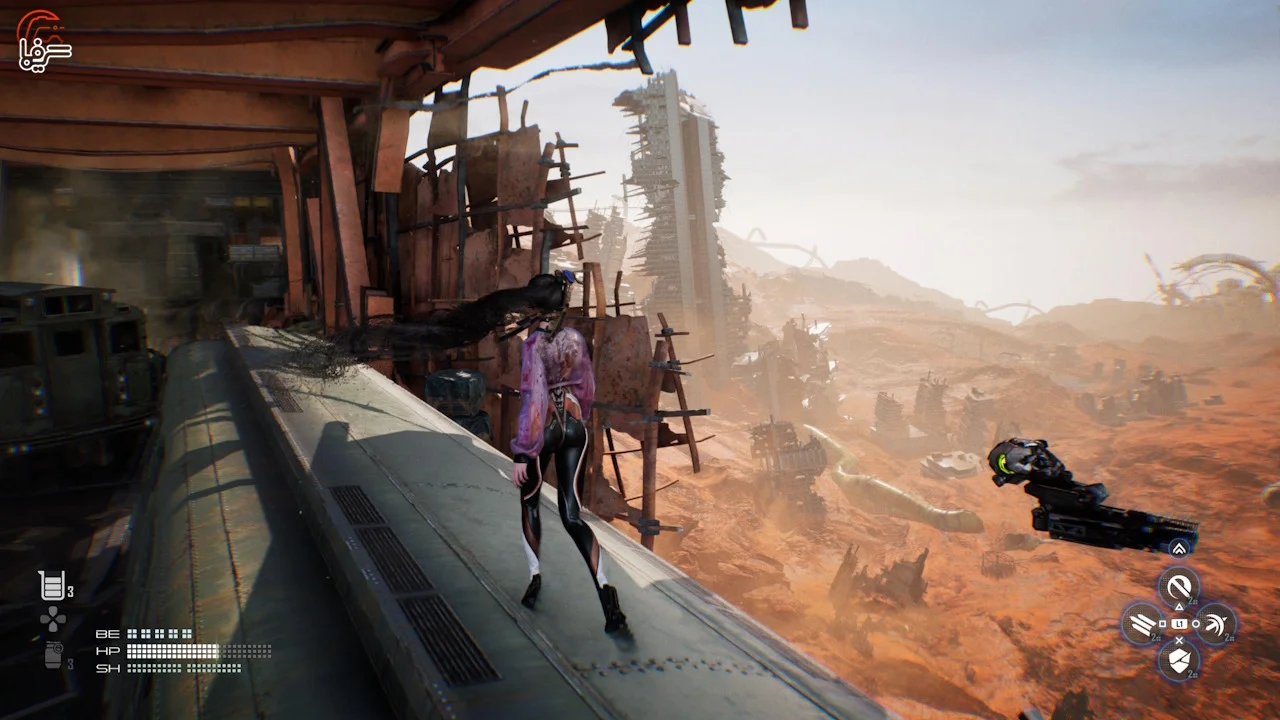Click the red watermark logo

point(42,40)
